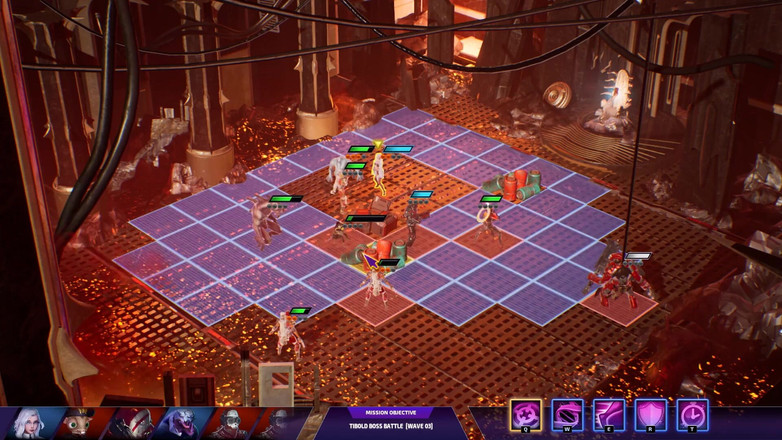
Task: Click the clock ability icon
Action: coord(692,414)
